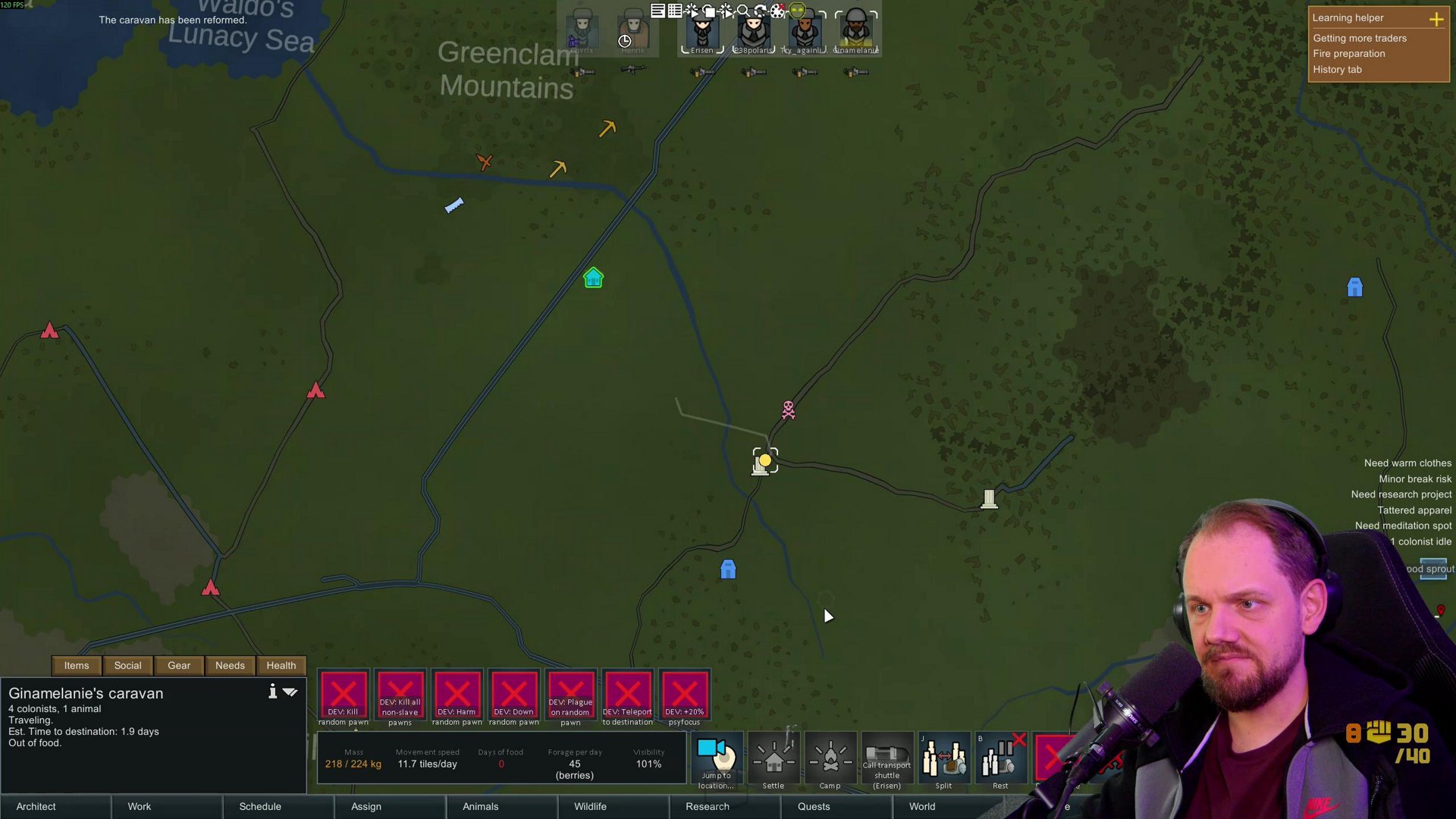
Task: Open the caravan Gear tab
Action: [179, 665]
